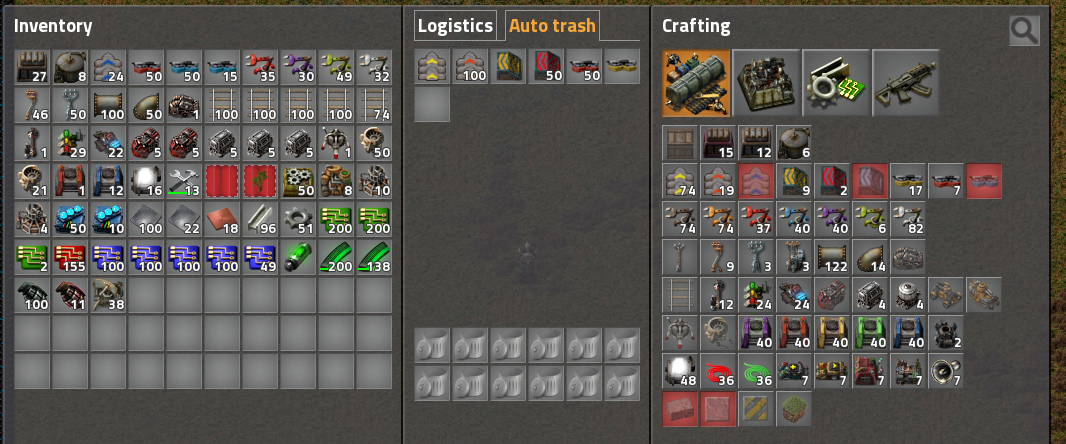Image resolution: width=1066 pixels, height=444 pixels.
Task: Choose the Combat crafting category with rifle
Action: [906, 84]
